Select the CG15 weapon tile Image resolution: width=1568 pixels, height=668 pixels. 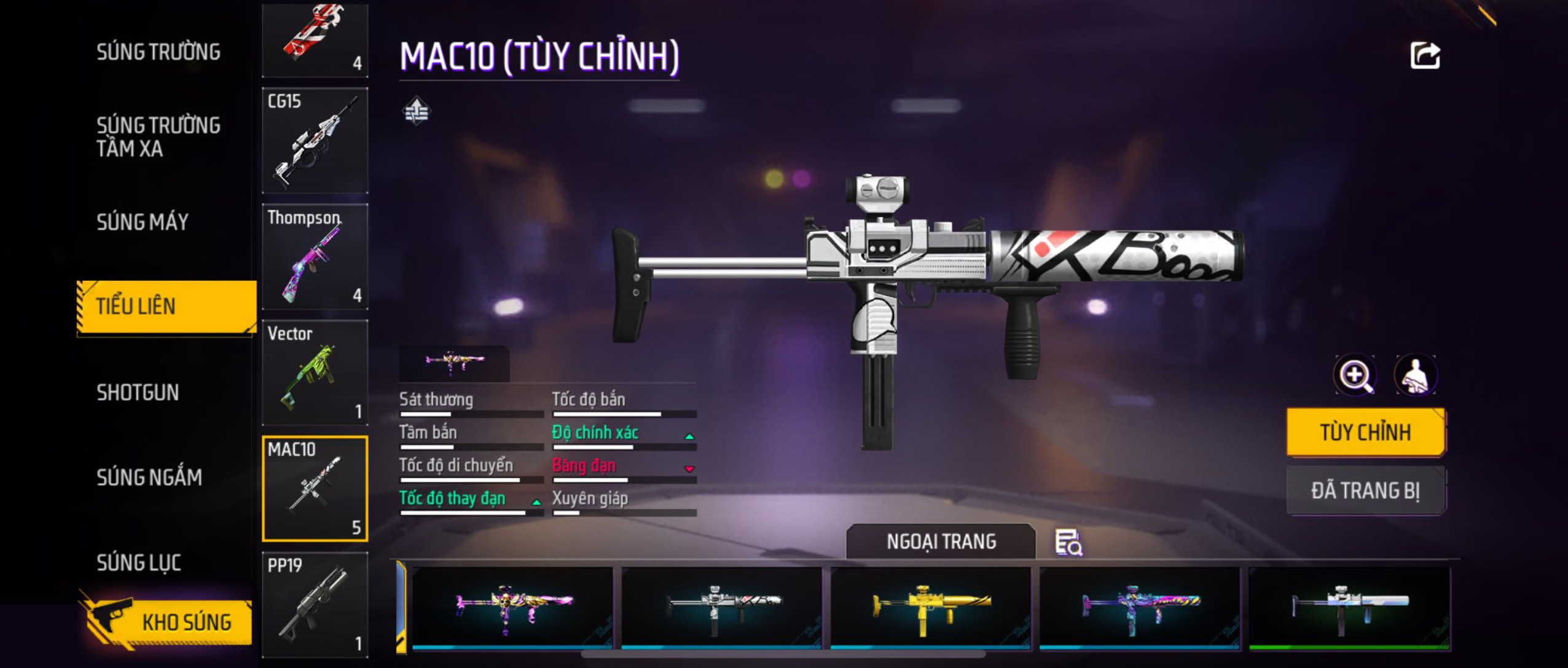point(315,140)
